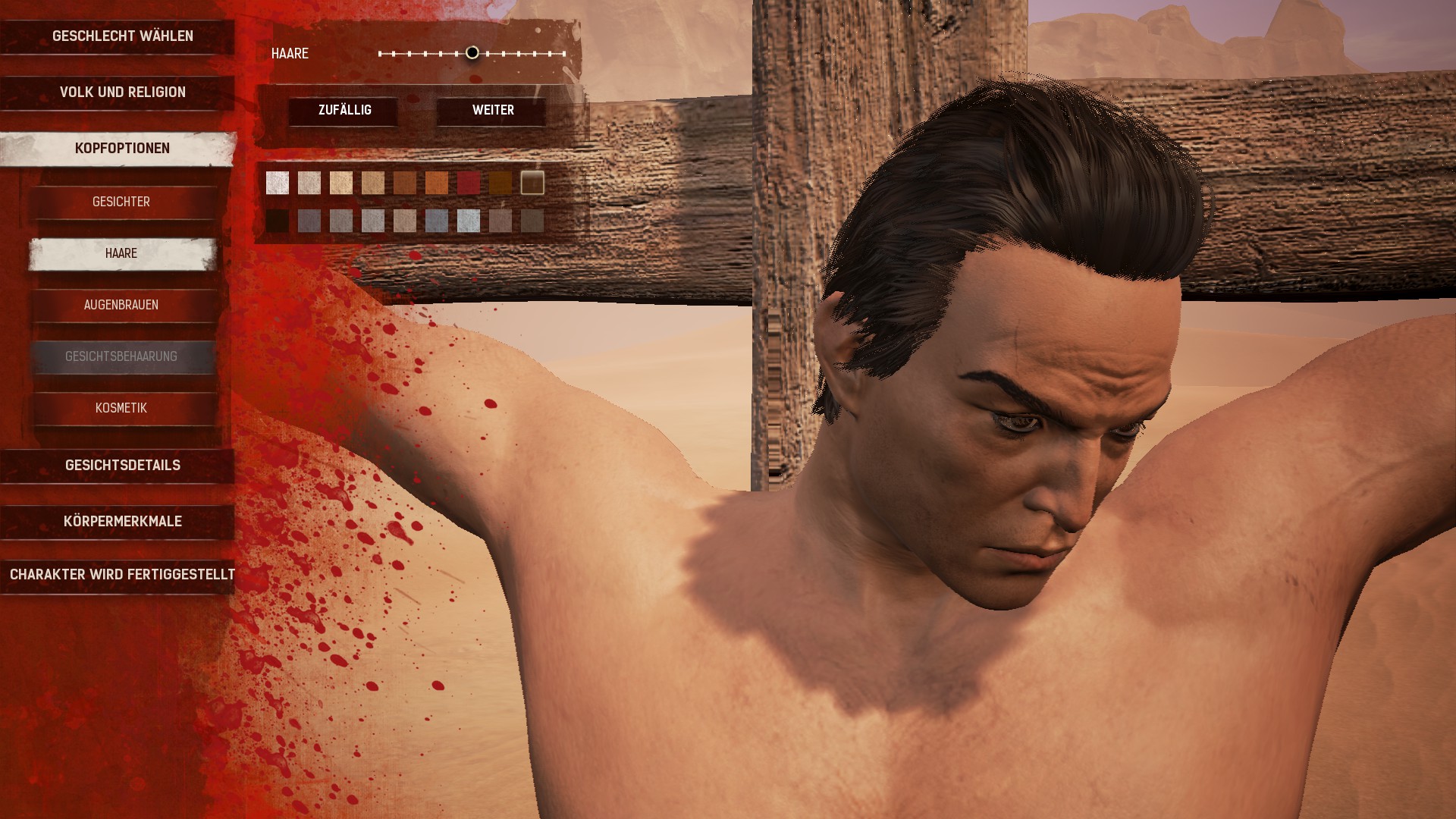Open the Augenbrauen sub-option
The height and width of the screenshot is (819, 1456).
(x=121, y=306)
